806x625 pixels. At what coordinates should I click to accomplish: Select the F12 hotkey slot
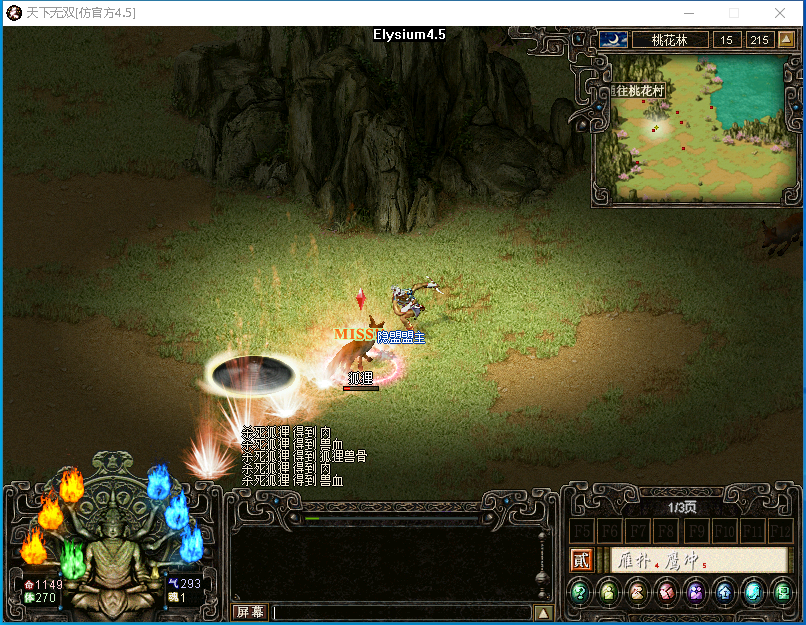tap(781, 530)
